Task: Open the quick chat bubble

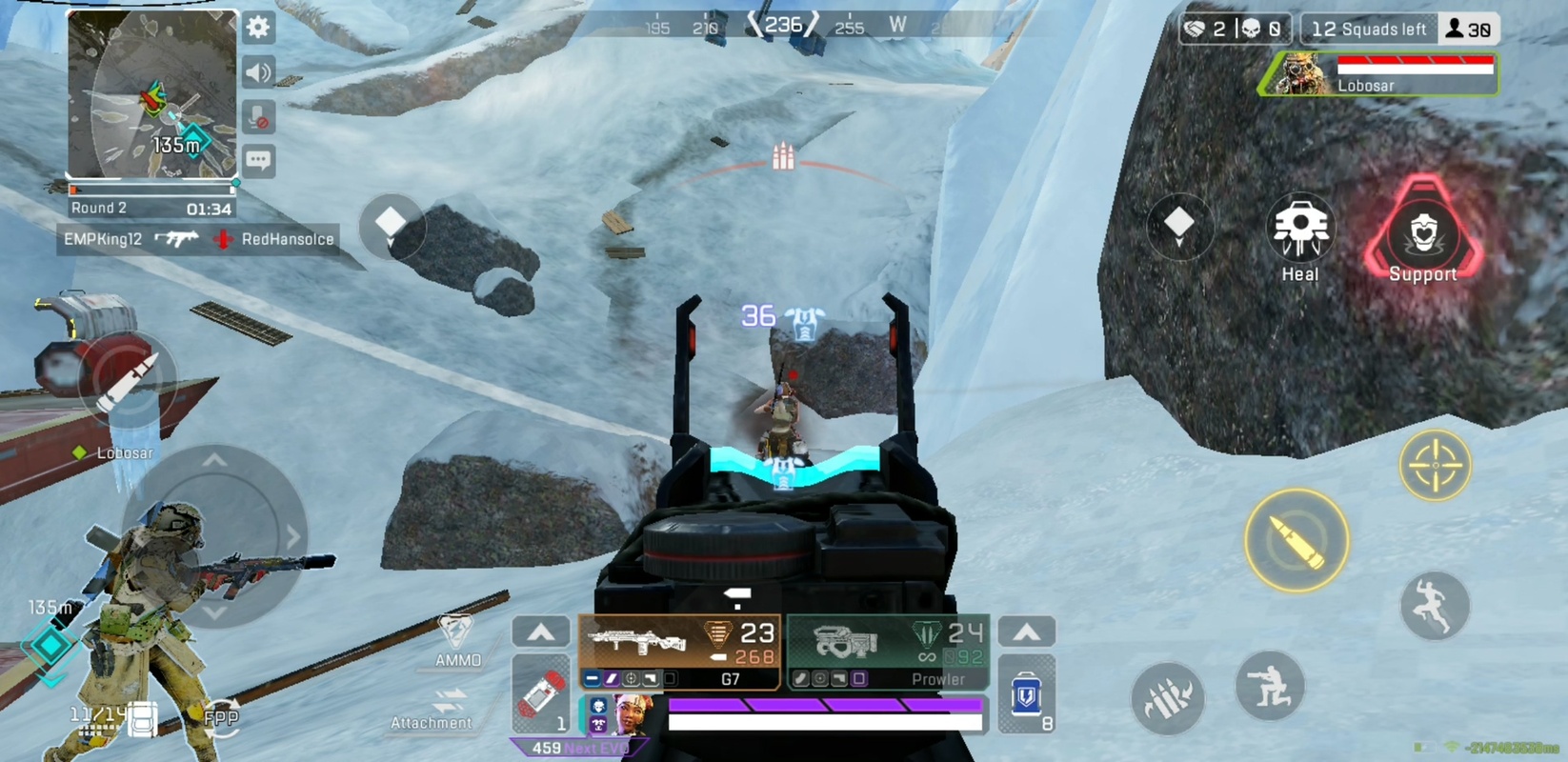Action: pyautogui.click(x=258, y=161)
